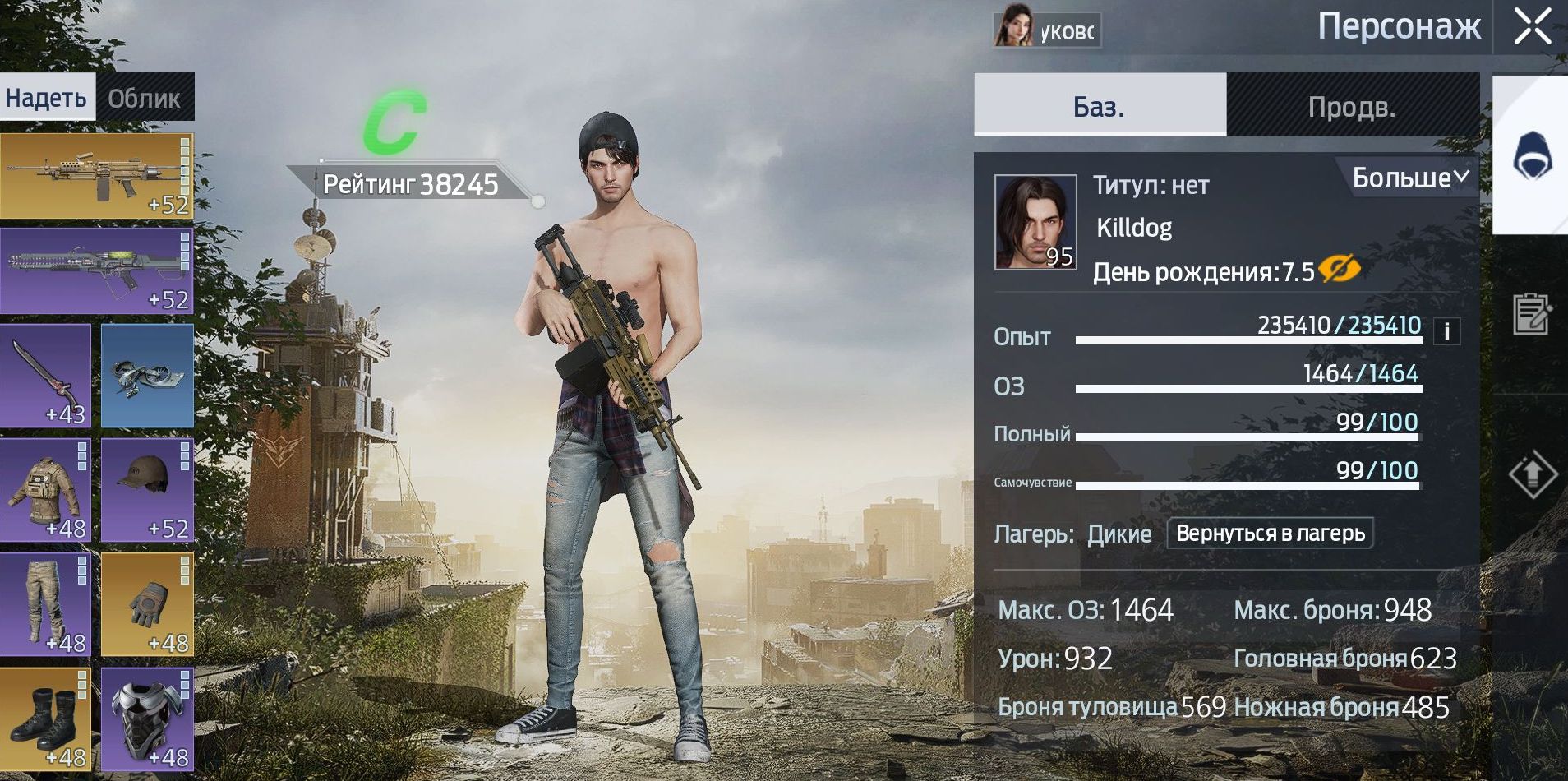Screen dimensions: 1568x781
Task: Select the Надеть equipment tab
Action: coord(46,99)
